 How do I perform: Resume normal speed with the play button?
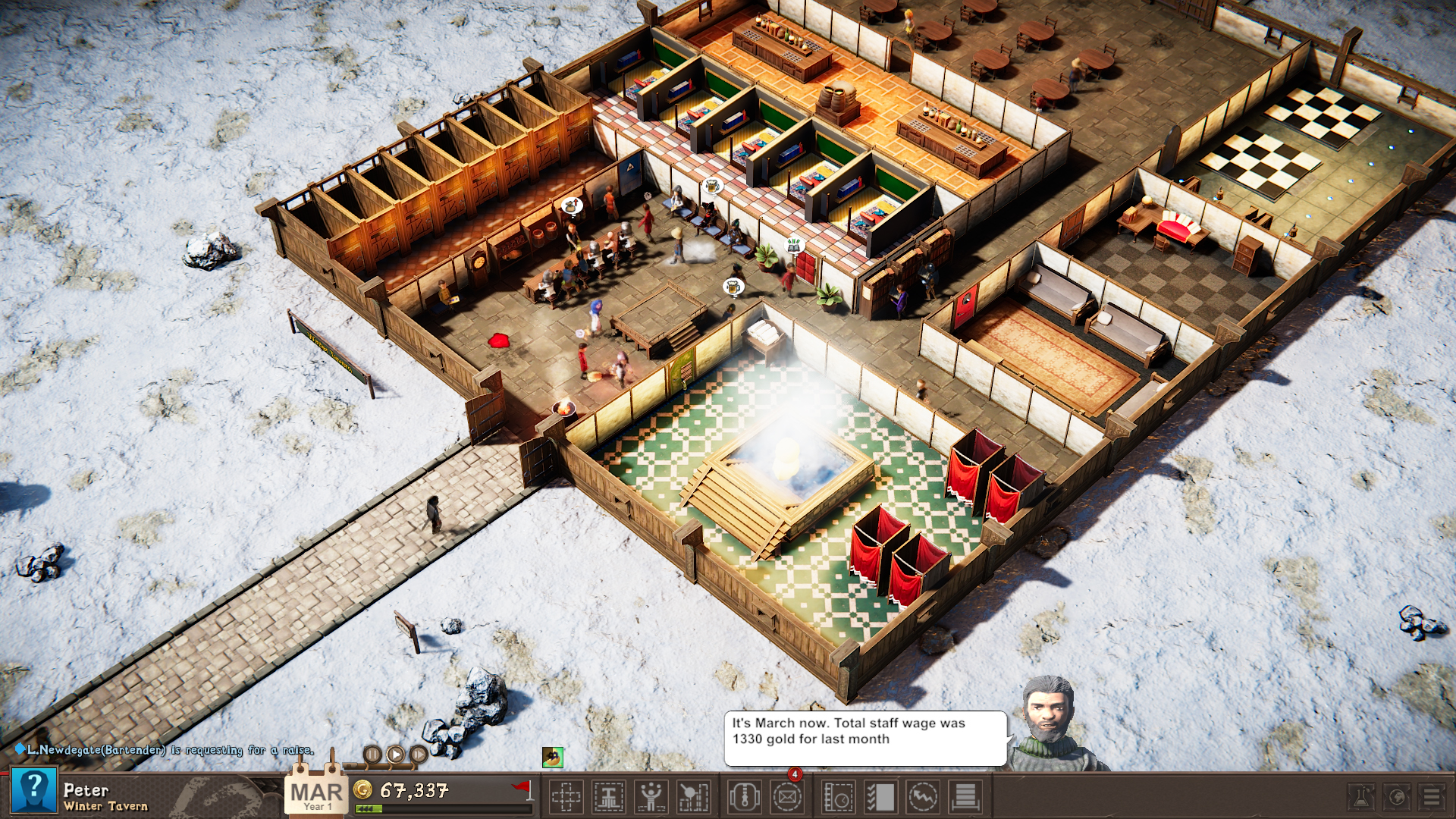click(397, 755)
